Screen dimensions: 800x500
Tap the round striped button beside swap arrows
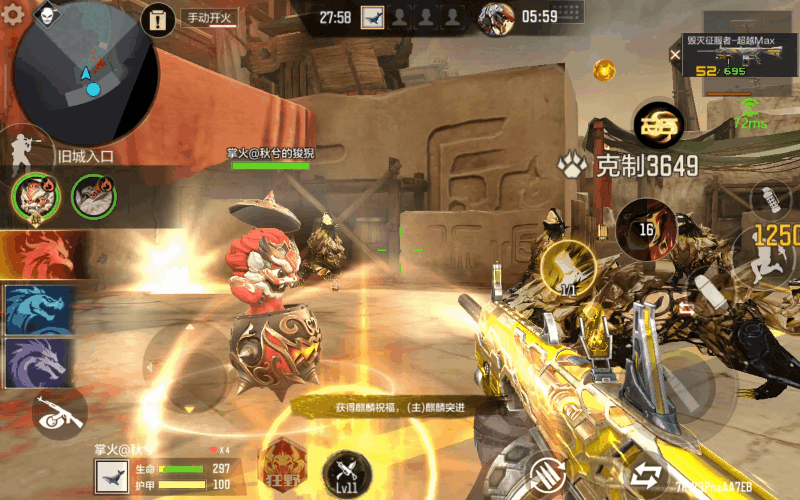click(547, 472)
